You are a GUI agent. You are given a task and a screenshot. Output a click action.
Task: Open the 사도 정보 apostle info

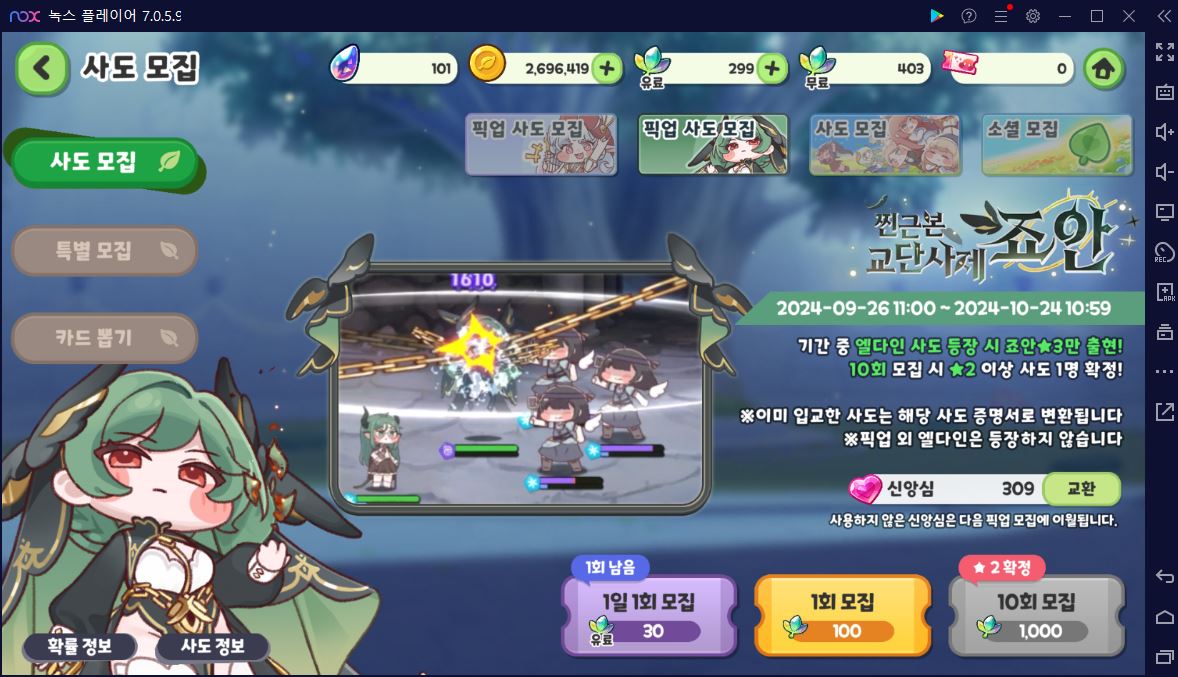pos(212,646)
